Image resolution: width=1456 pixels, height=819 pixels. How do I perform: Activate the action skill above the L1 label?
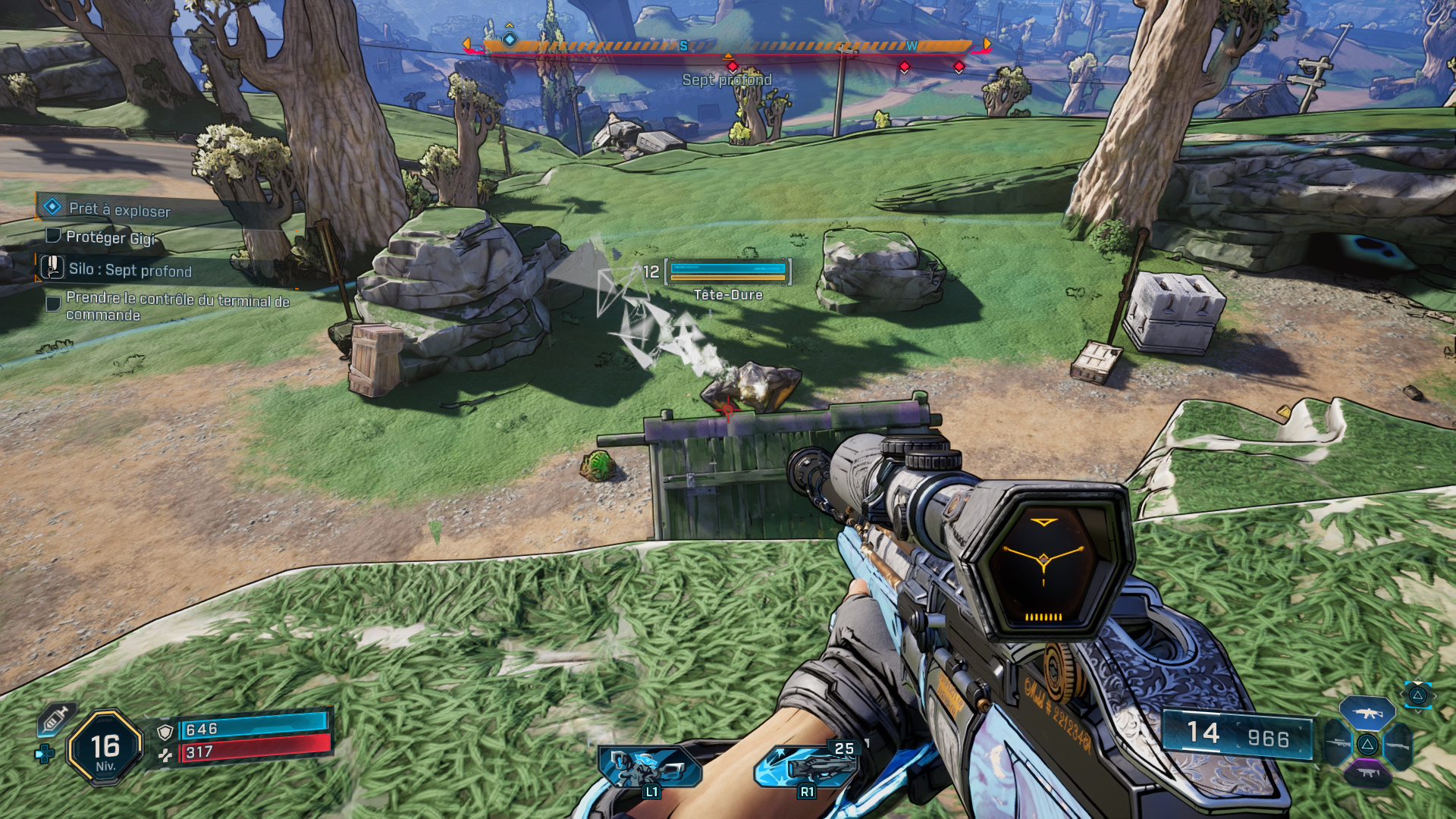click(x=649, y=767)
